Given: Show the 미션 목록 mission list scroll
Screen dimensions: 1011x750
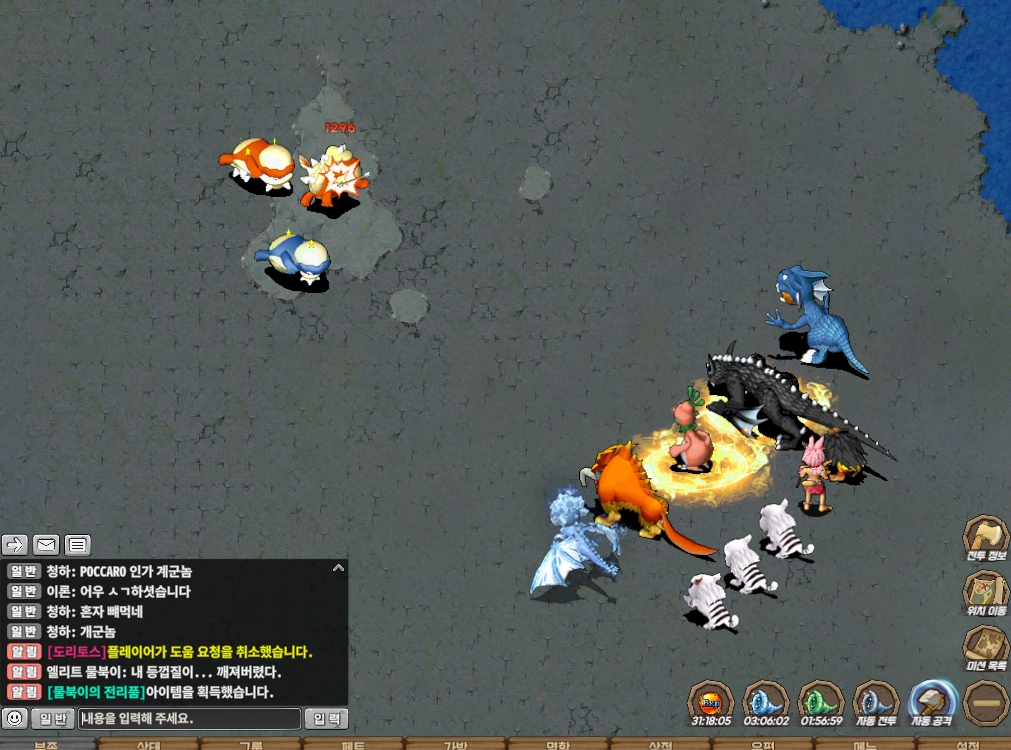Looking at the screenshot, I should coord(985,647).
